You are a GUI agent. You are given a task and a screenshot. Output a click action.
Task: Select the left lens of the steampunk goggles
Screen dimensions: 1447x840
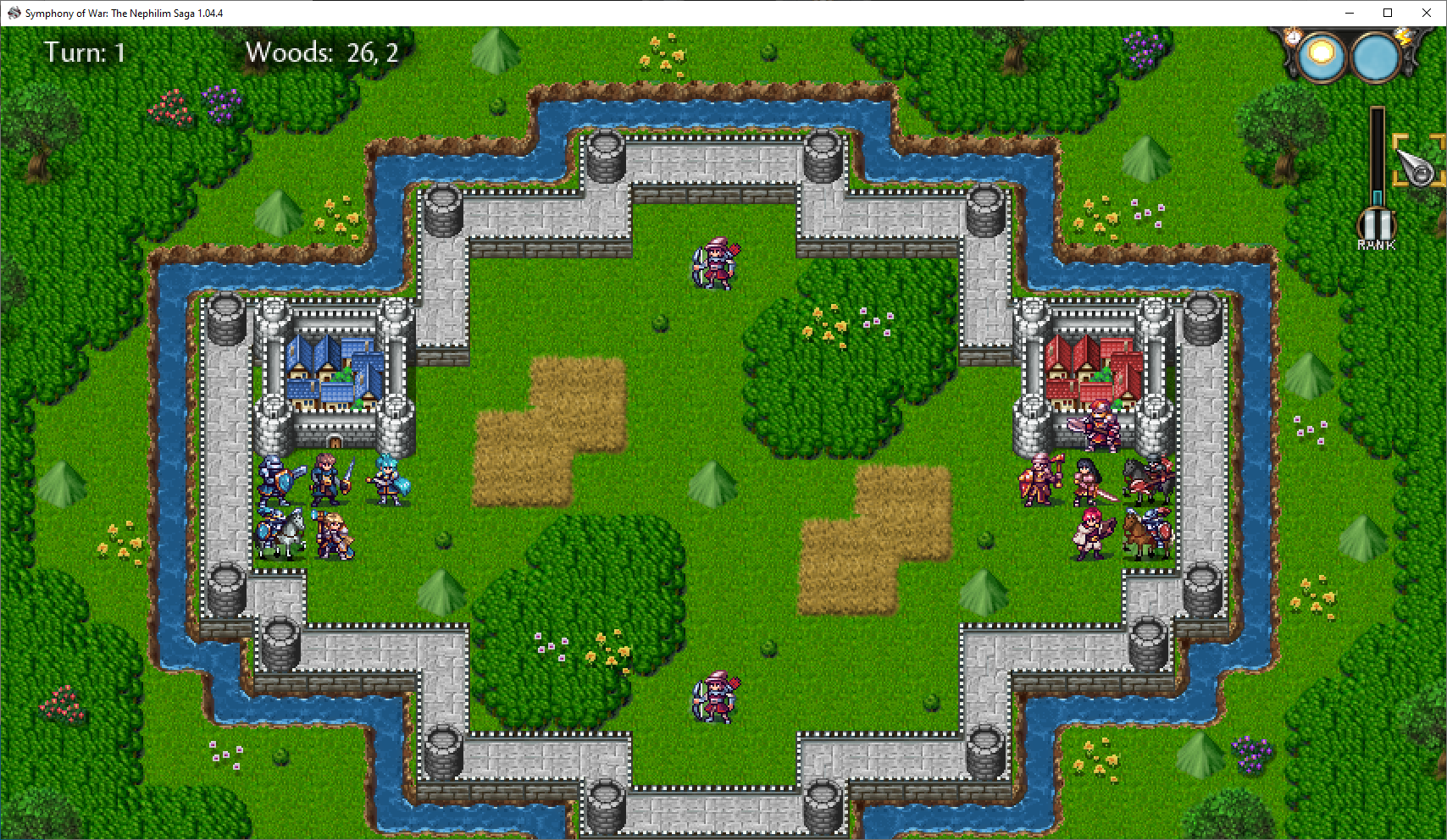click(1322, 57)
